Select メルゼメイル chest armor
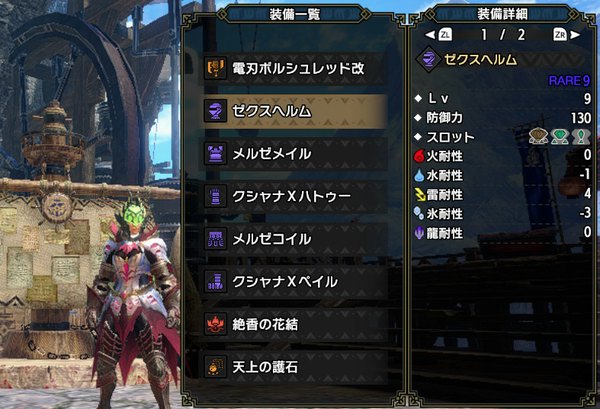This screenshot has width=600, height=409. (x=294, y=153)
